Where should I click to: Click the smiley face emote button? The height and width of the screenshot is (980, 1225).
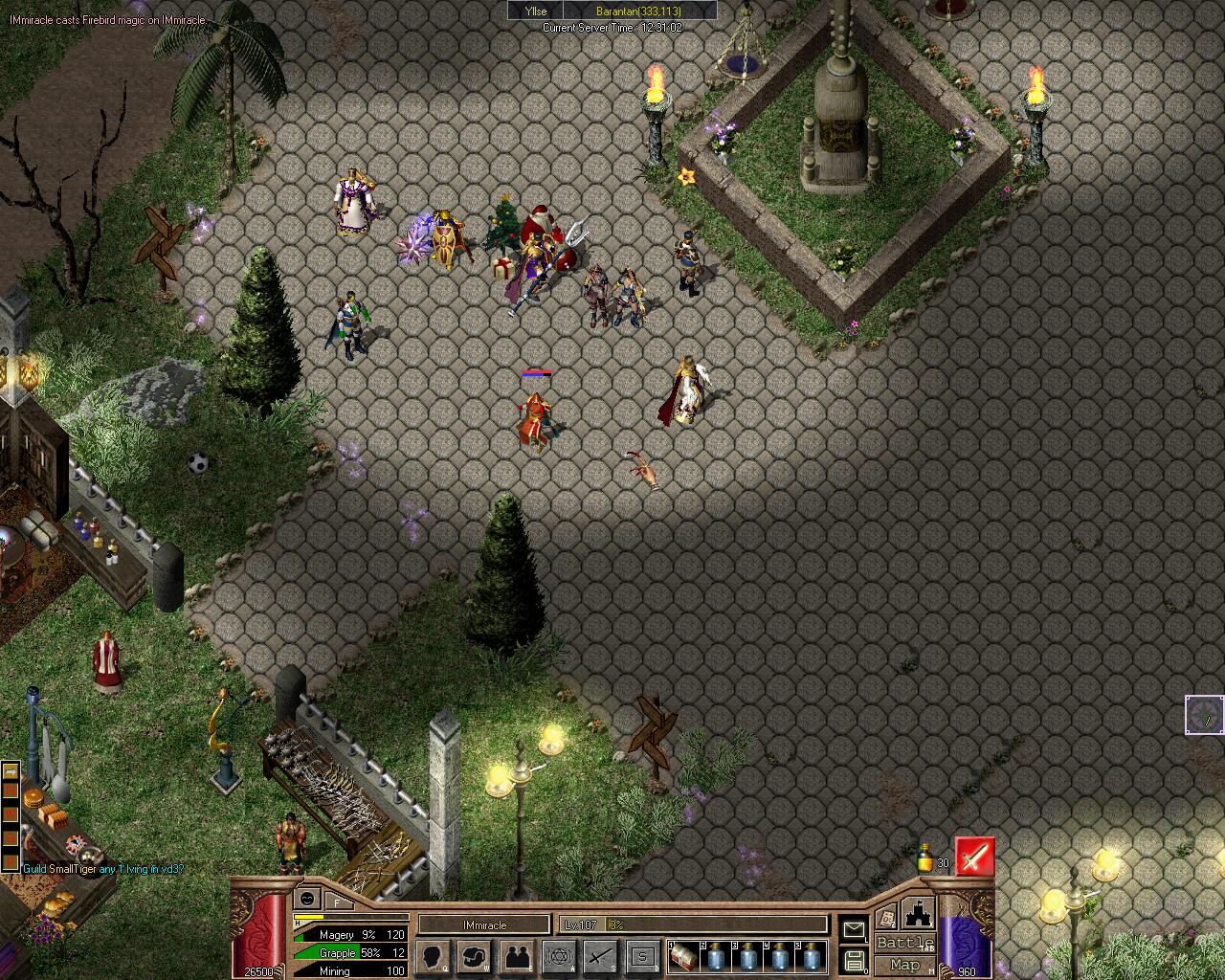(x=307, y=899)
